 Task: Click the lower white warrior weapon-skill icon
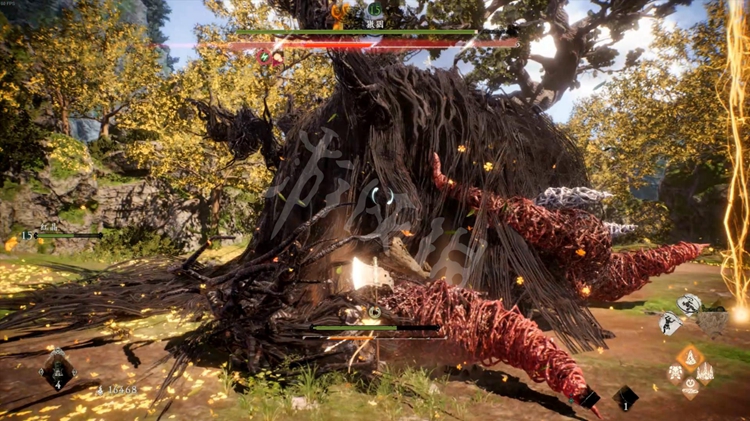point(669,323)
